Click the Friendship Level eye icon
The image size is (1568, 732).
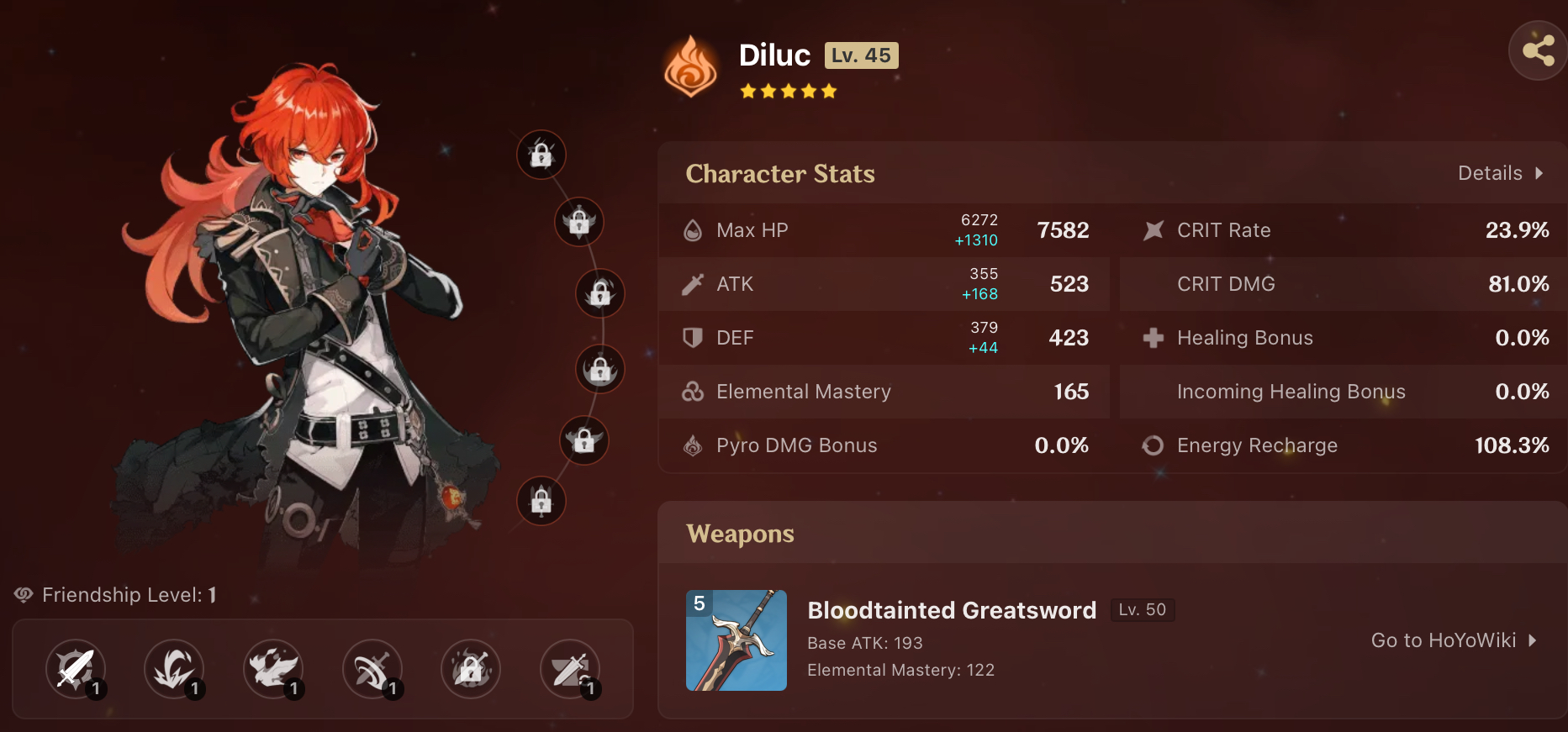[23, 594]
